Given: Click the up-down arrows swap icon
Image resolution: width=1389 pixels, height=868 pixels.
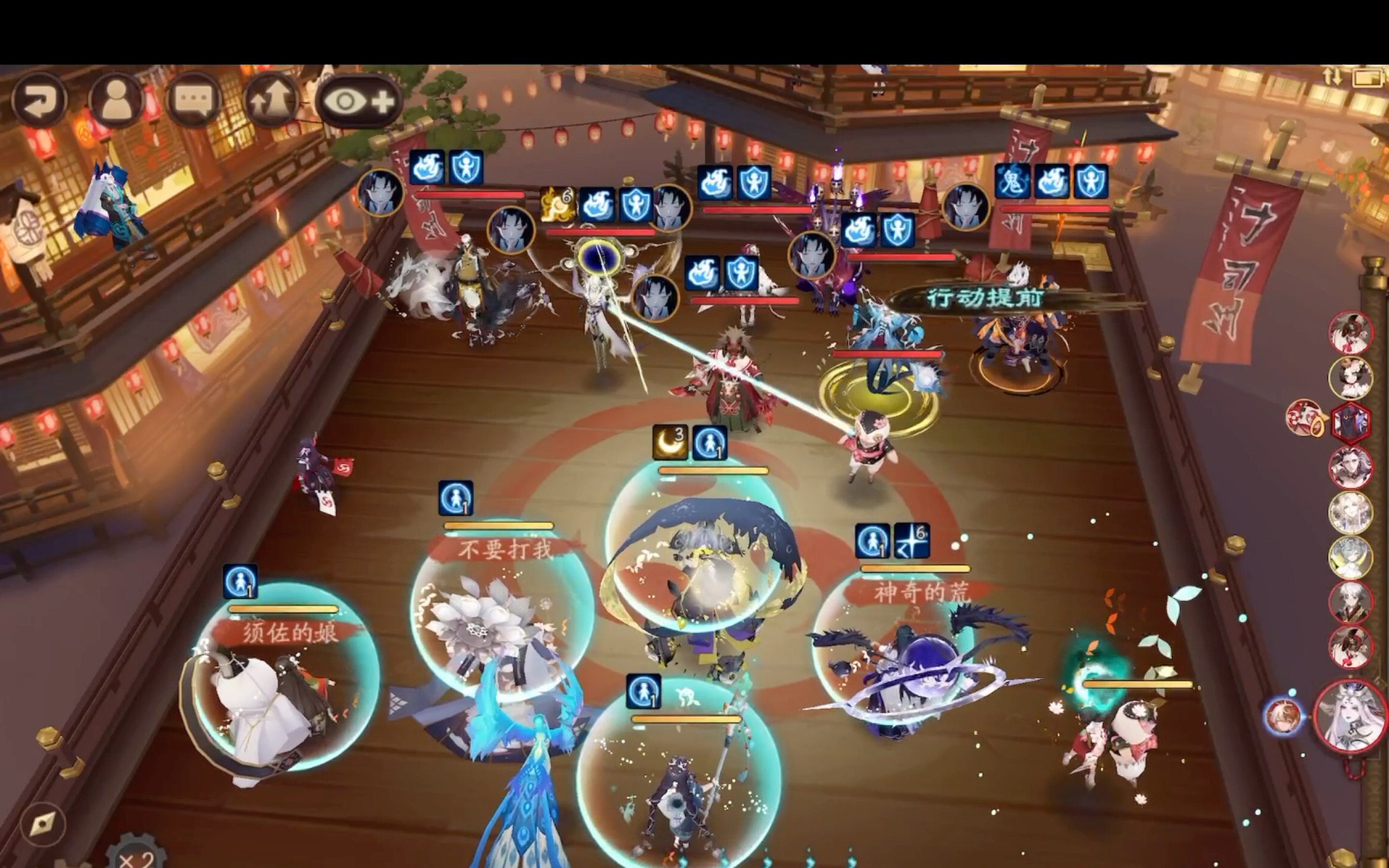Looking at the screenshot, I should click(1332, 77).
